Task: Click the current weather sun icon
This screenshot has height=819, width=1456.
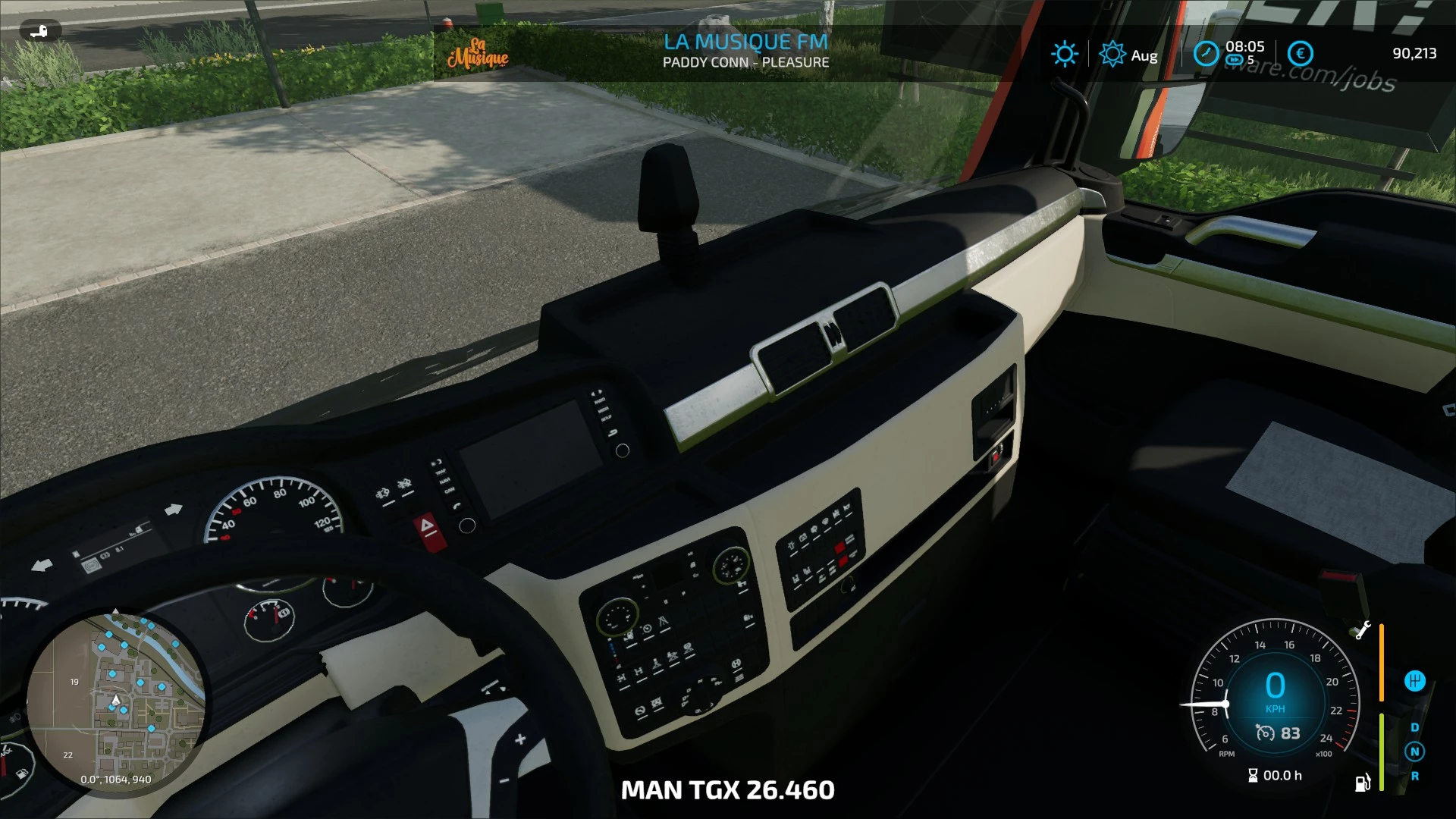Action: tap(1064, 54)
